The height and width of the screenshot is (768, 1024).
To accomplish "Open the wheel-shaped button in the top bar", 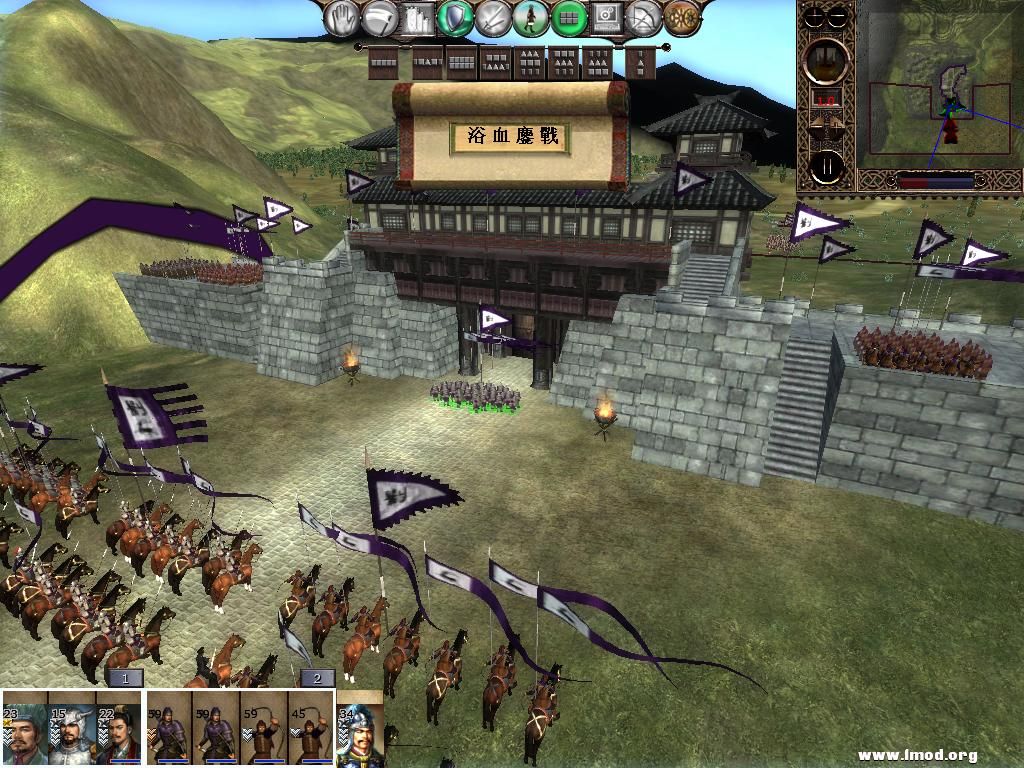I will (682, 17).
